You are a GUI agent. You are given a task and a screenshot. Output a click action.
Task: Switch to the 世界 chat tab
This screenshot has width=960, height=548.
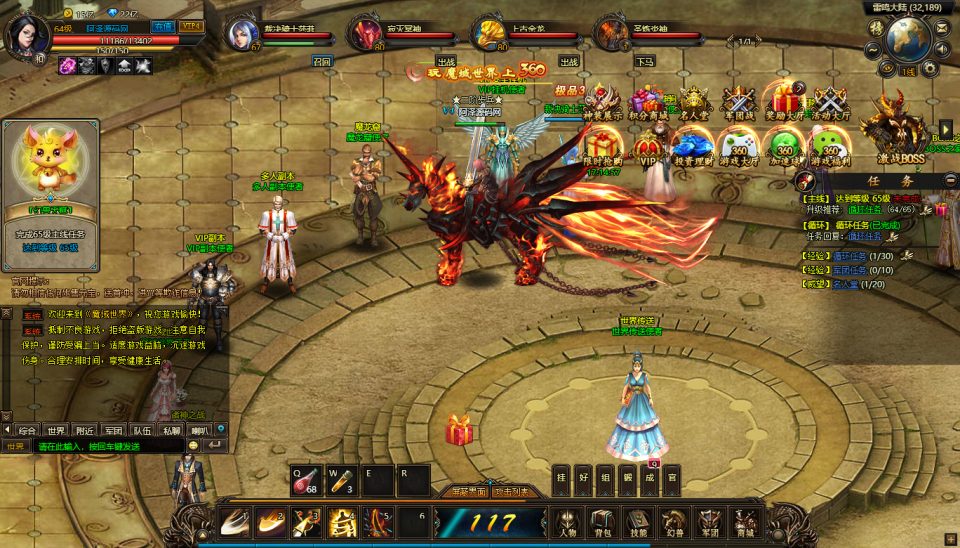[55, 430]
